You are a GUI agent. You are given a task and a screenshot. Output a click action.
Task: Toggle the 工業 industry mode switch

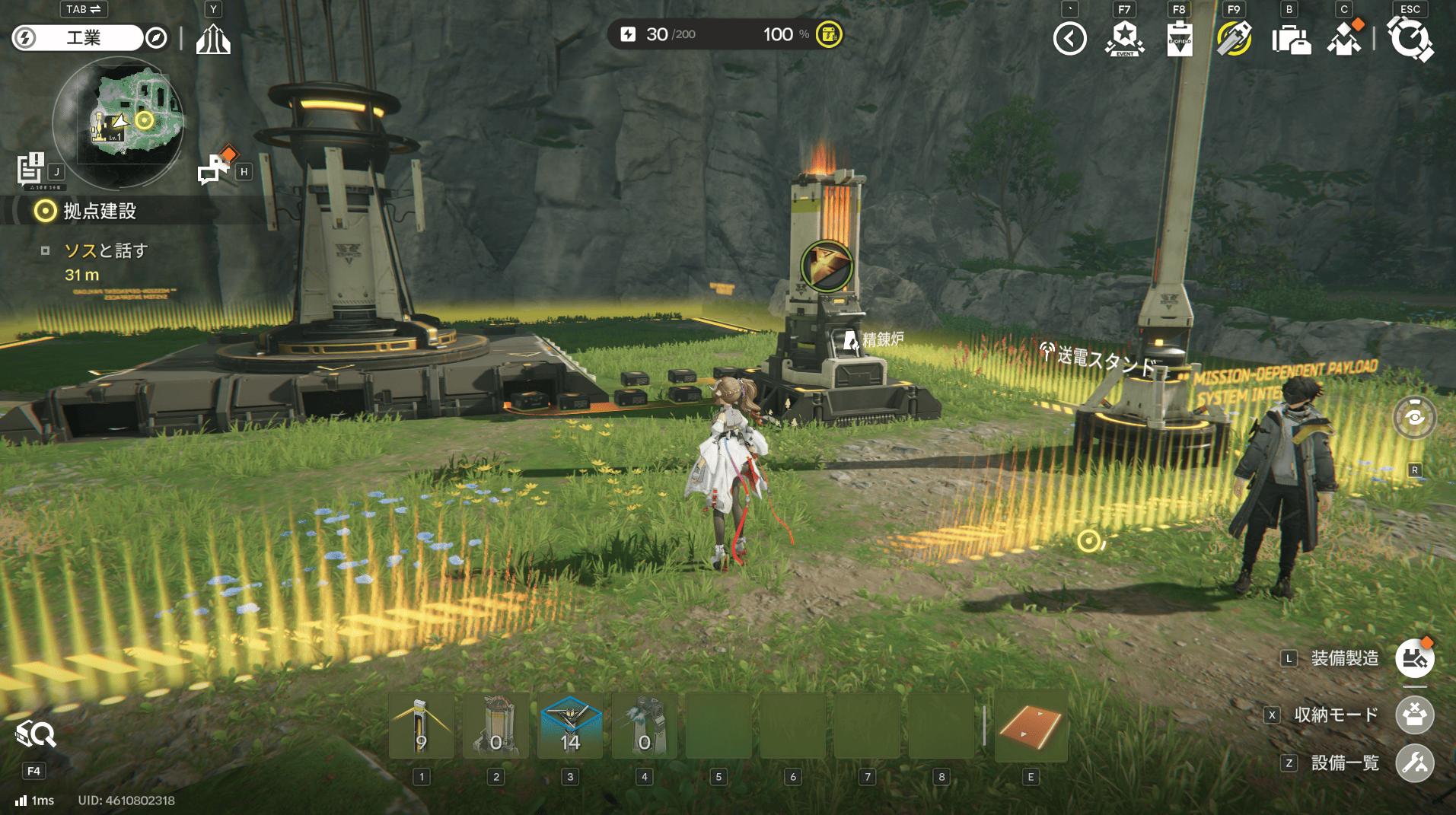76,38
